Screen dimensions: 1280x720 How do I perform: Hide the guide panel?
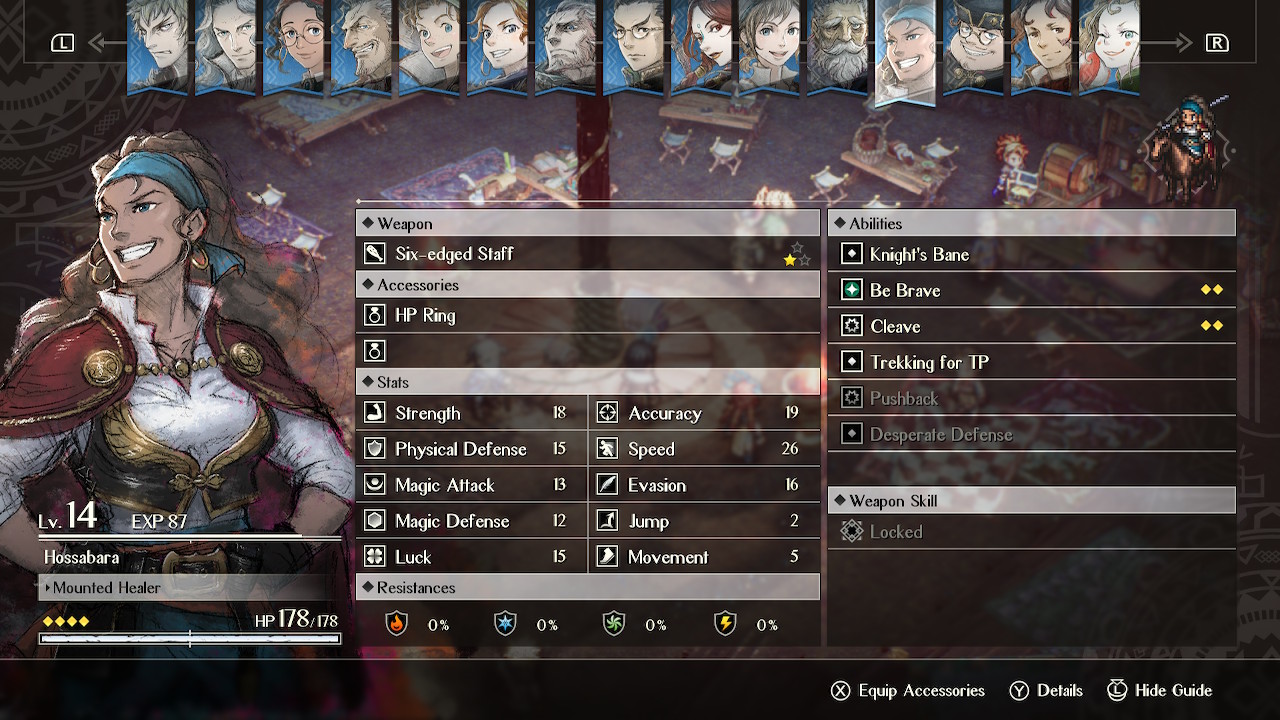tap(1160, 691)
